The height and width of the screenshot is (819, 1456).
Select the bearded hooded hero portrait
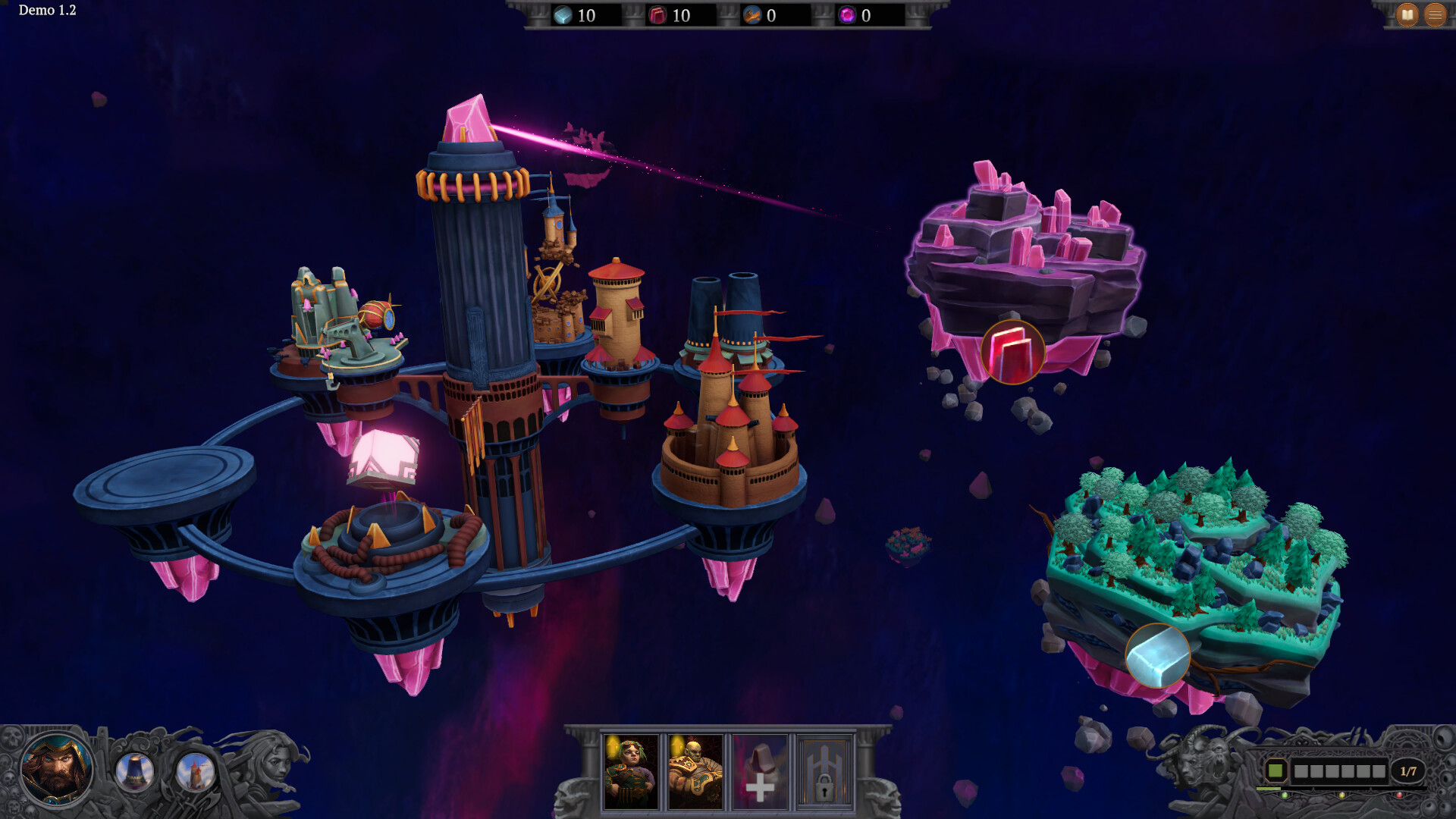click(56, 770)
